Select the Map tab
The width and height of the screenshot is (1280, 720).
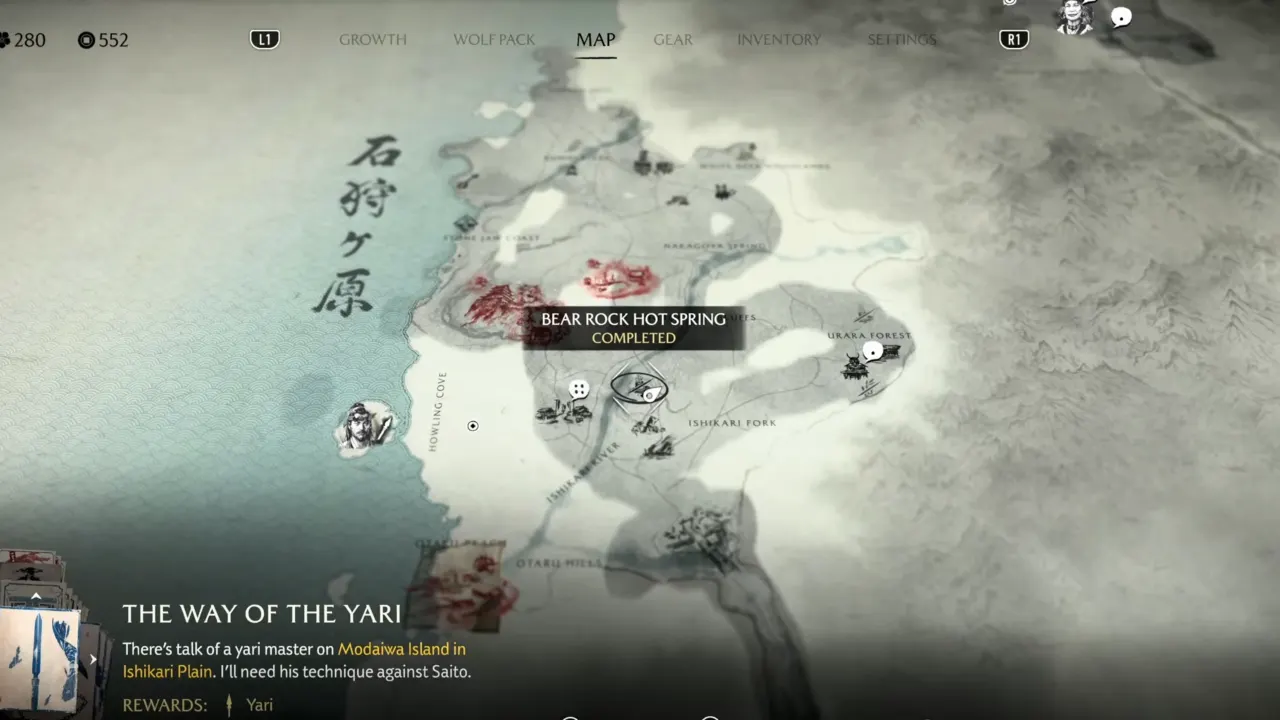click(x=595, y=40)
